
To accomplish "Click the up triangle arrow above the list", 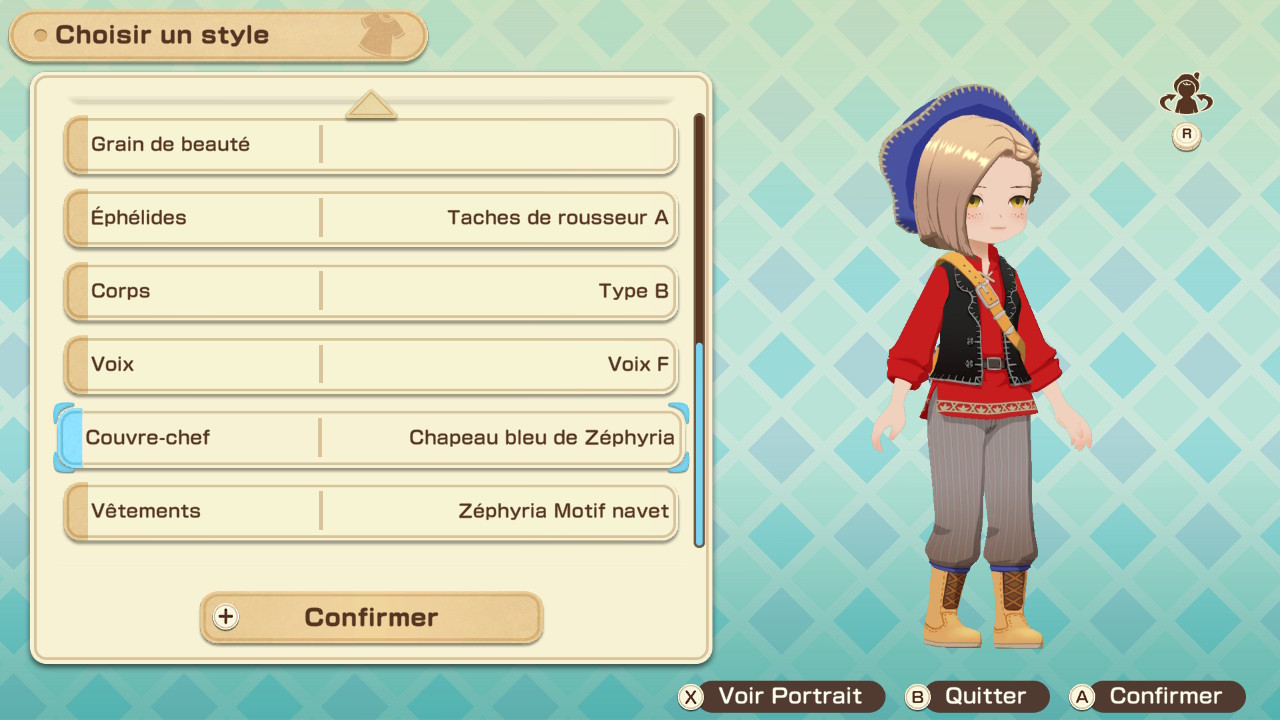I will 371,102.
